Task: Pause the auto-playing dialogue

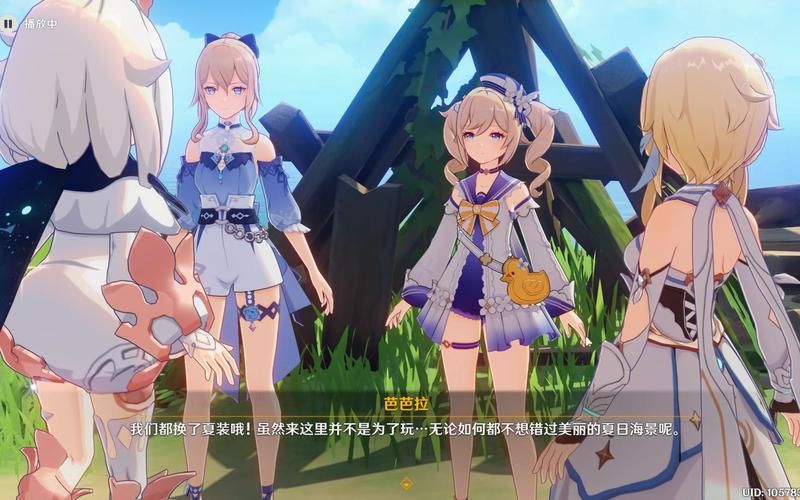Action: [x=9, y=22]
